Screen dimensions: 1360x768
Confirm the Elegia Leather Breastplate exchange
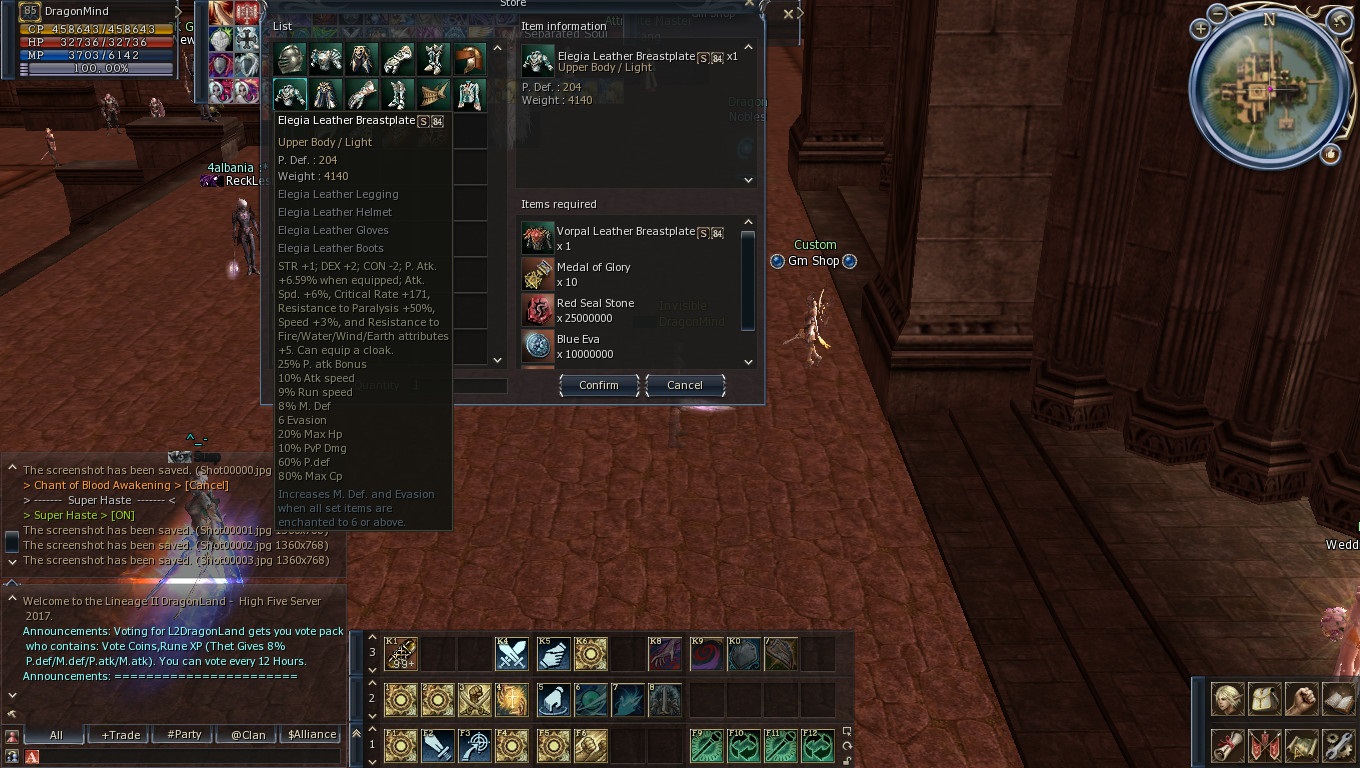pos(598,385)
